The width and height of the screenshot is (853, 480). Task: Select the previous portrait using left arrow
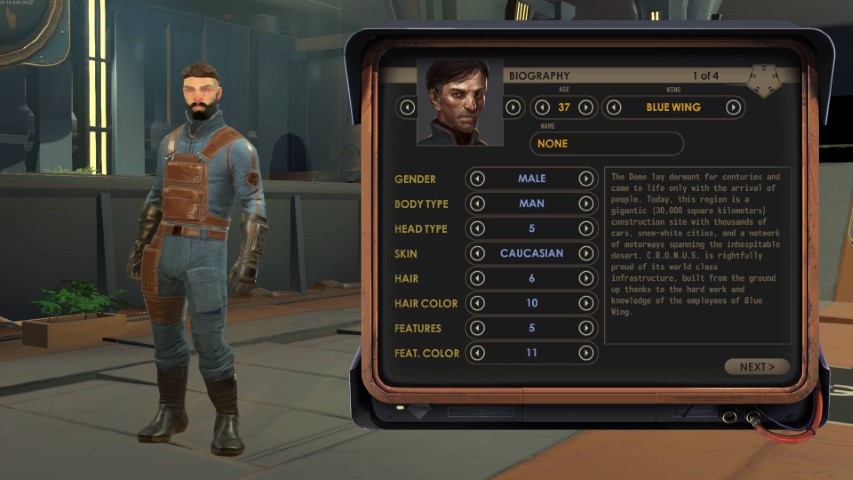407,107
